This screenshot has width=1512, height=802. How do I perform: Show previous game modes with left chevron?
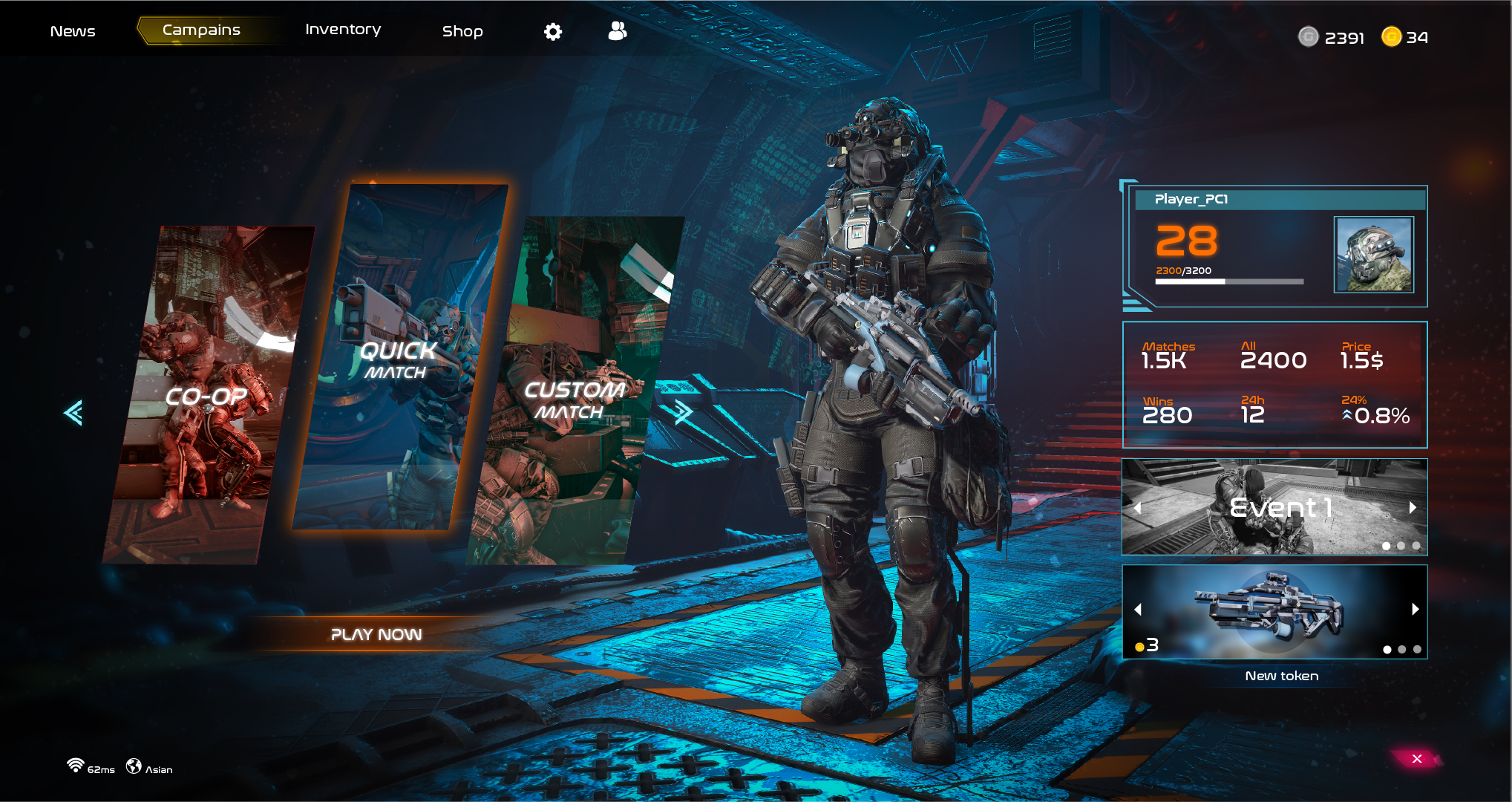73,413
